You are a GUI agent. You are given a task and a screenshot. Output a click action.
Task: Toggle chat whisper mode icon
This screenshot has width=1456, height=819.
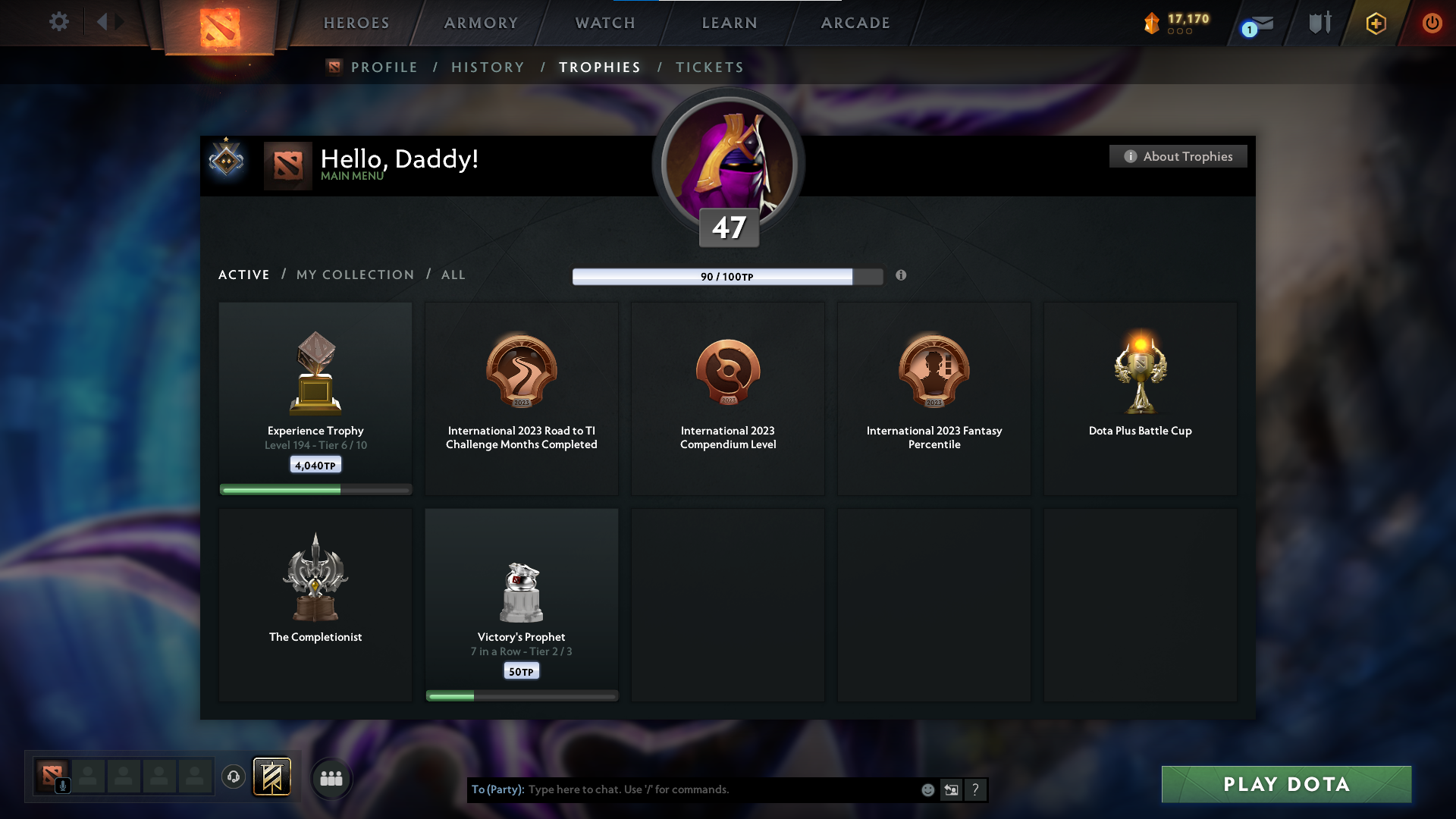point(952,789)
